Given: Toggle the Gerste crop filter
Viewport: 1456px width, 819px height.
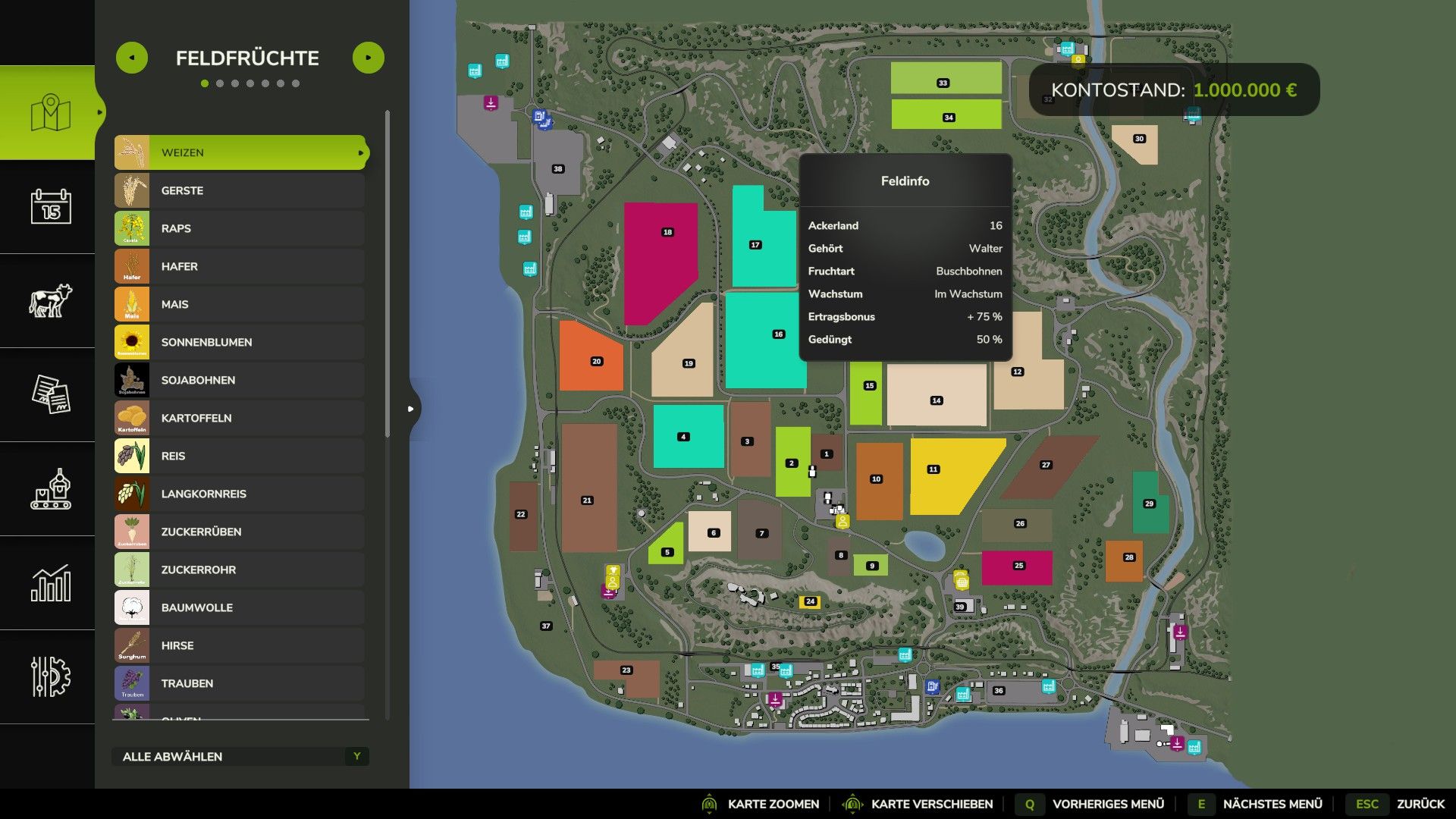Looking at the screenshot, I should 240,190.
